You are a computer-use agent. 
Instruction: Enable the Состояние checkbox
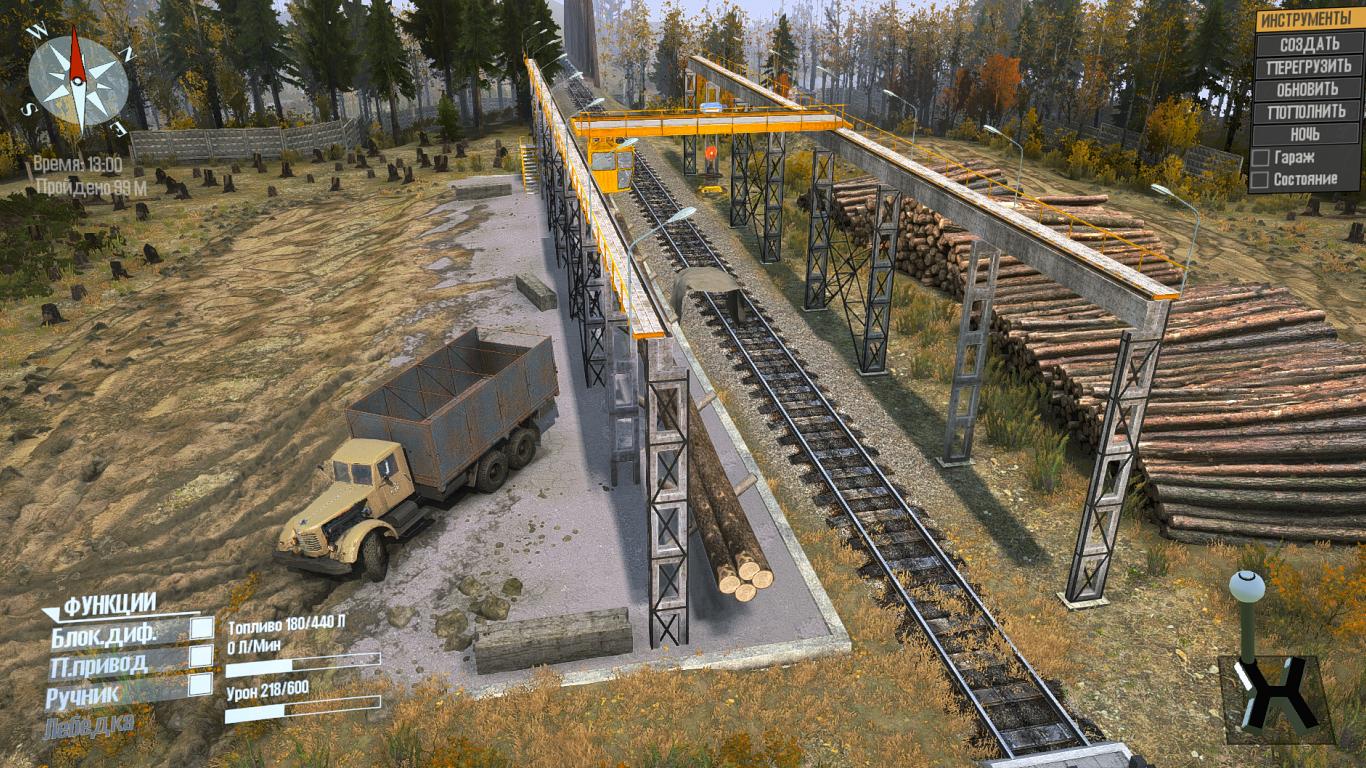pyautogui.click(x=1262, y=180)
